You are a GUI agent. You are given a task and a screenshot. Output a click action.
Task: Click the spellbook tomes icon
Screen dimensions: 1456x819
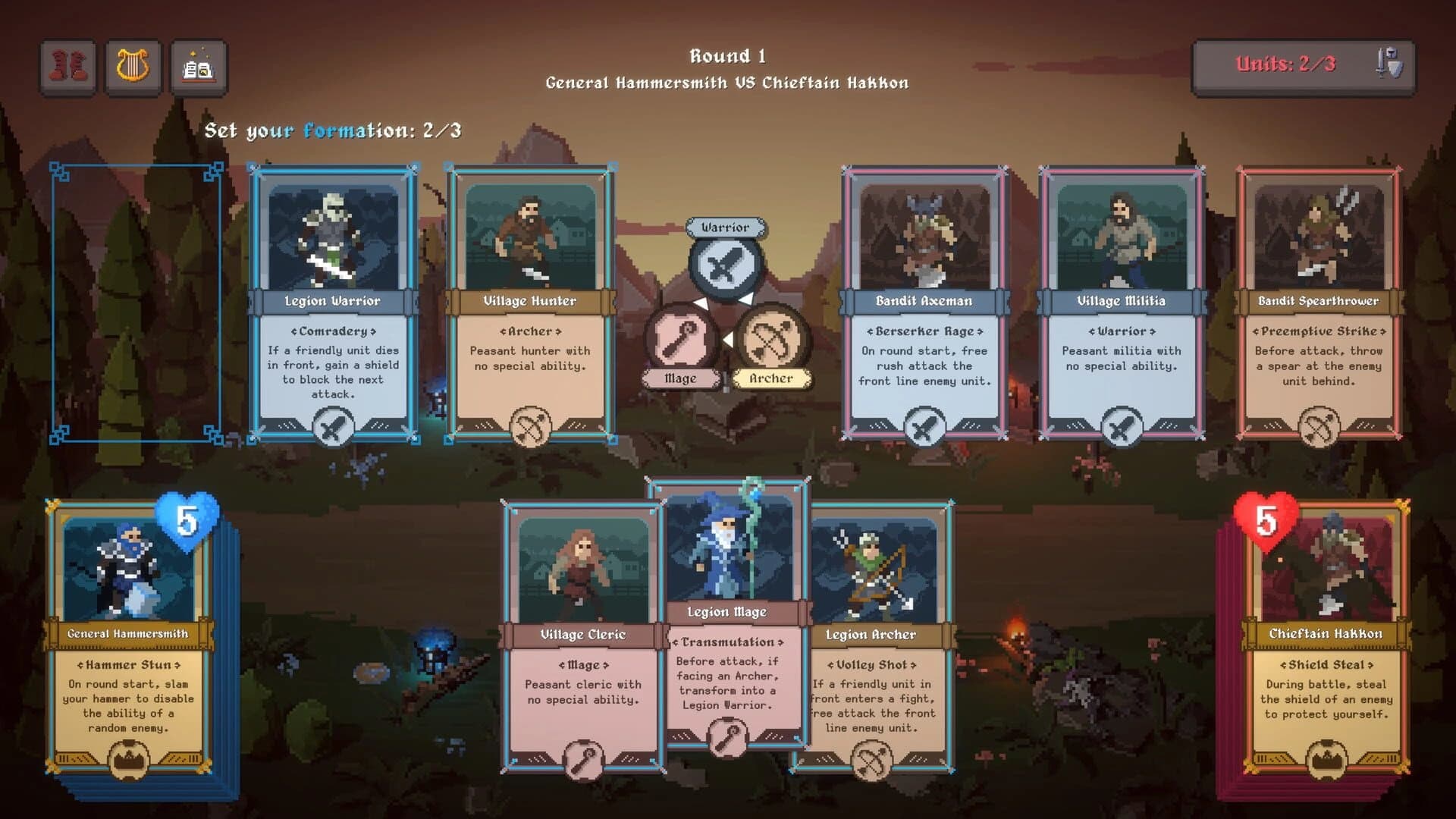click(x=199, y=66)
